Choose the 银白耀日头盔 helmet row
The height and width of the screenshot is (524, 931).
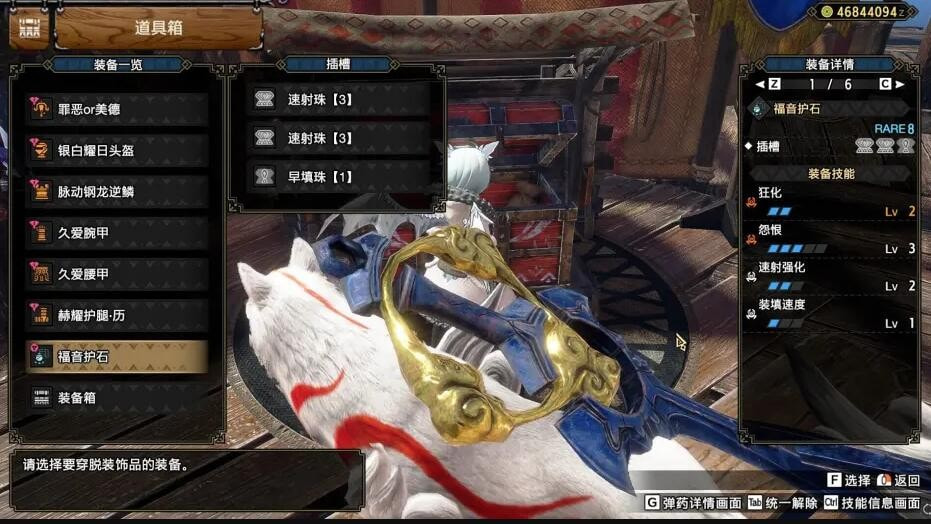point(118,150)
